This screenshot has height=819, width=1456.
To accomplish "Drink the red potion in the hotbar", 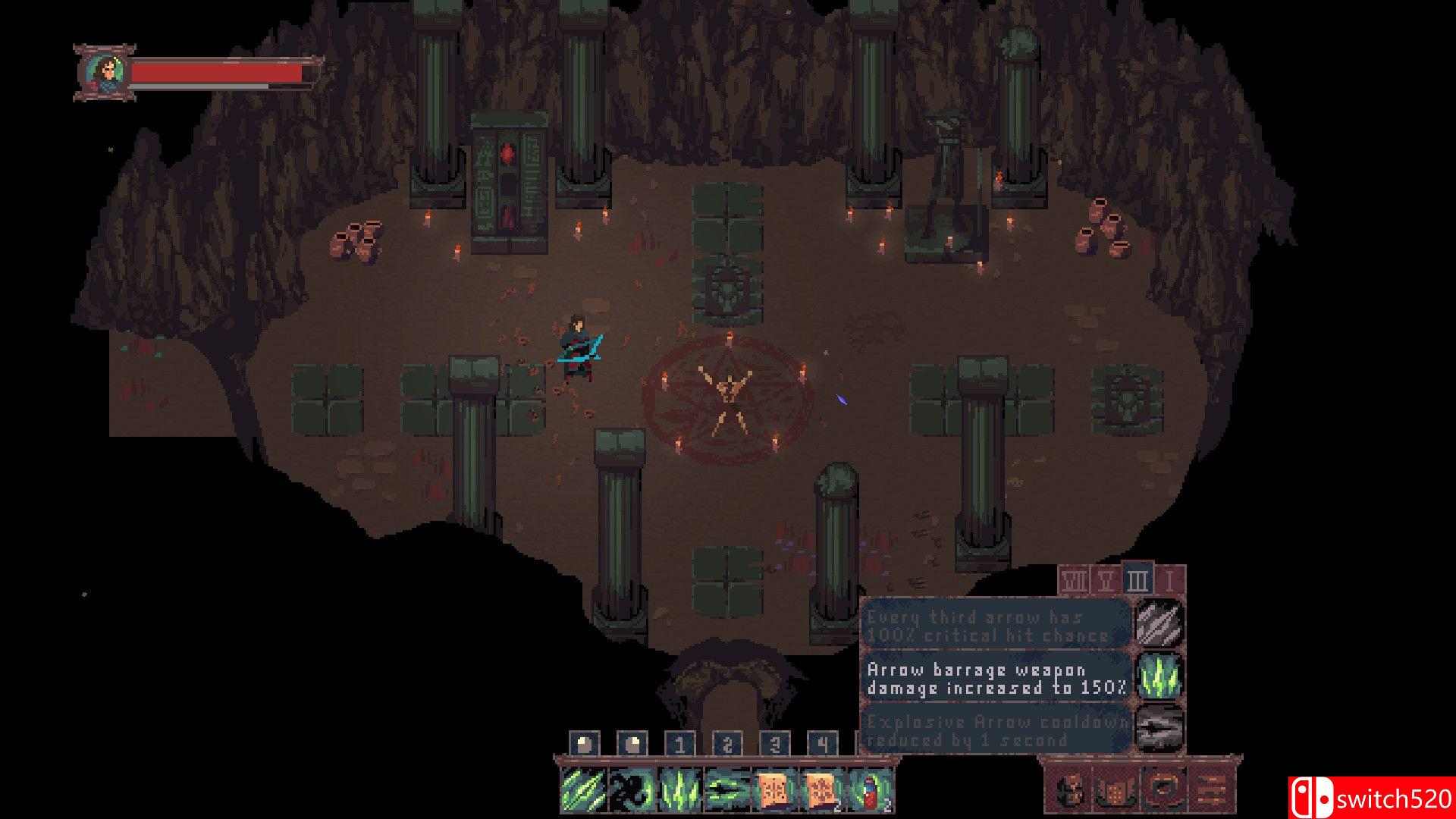I will point(870,789).
